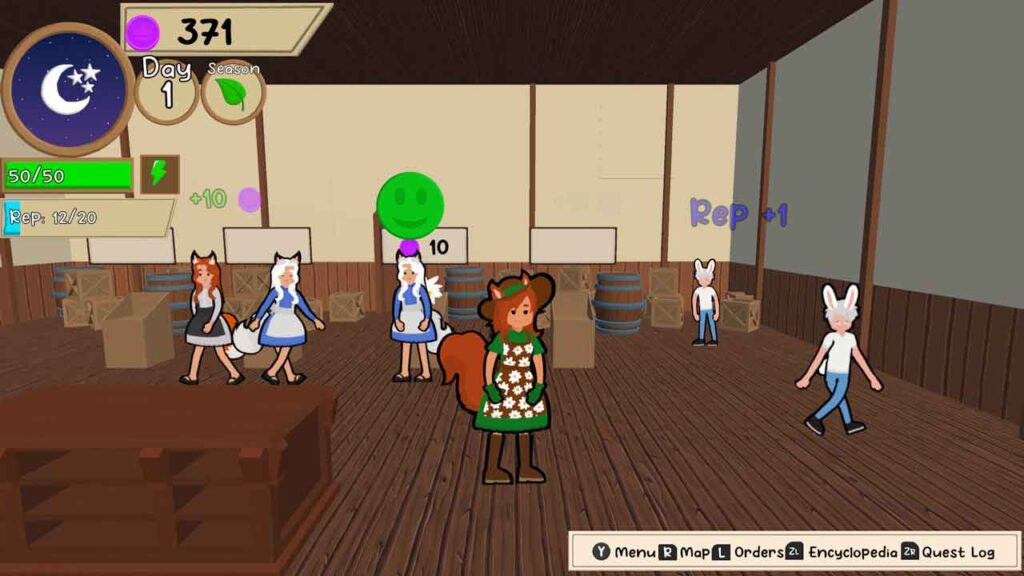Click the moon and stars night clock
1024x576 pixels.
point(67,88)
